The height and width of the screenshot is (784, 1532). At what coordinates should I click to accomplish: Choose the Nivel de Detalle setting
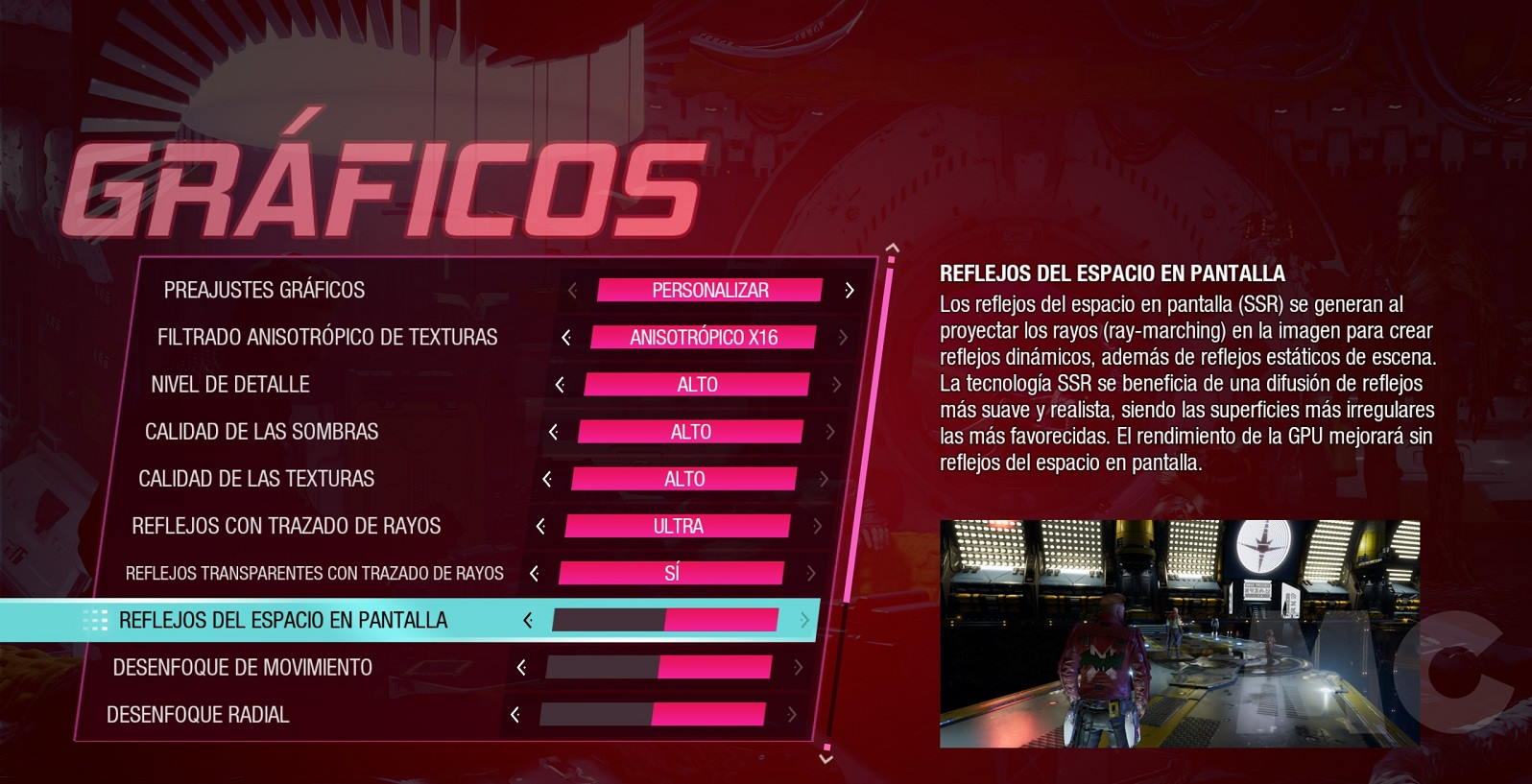click(x=230, y=385)
